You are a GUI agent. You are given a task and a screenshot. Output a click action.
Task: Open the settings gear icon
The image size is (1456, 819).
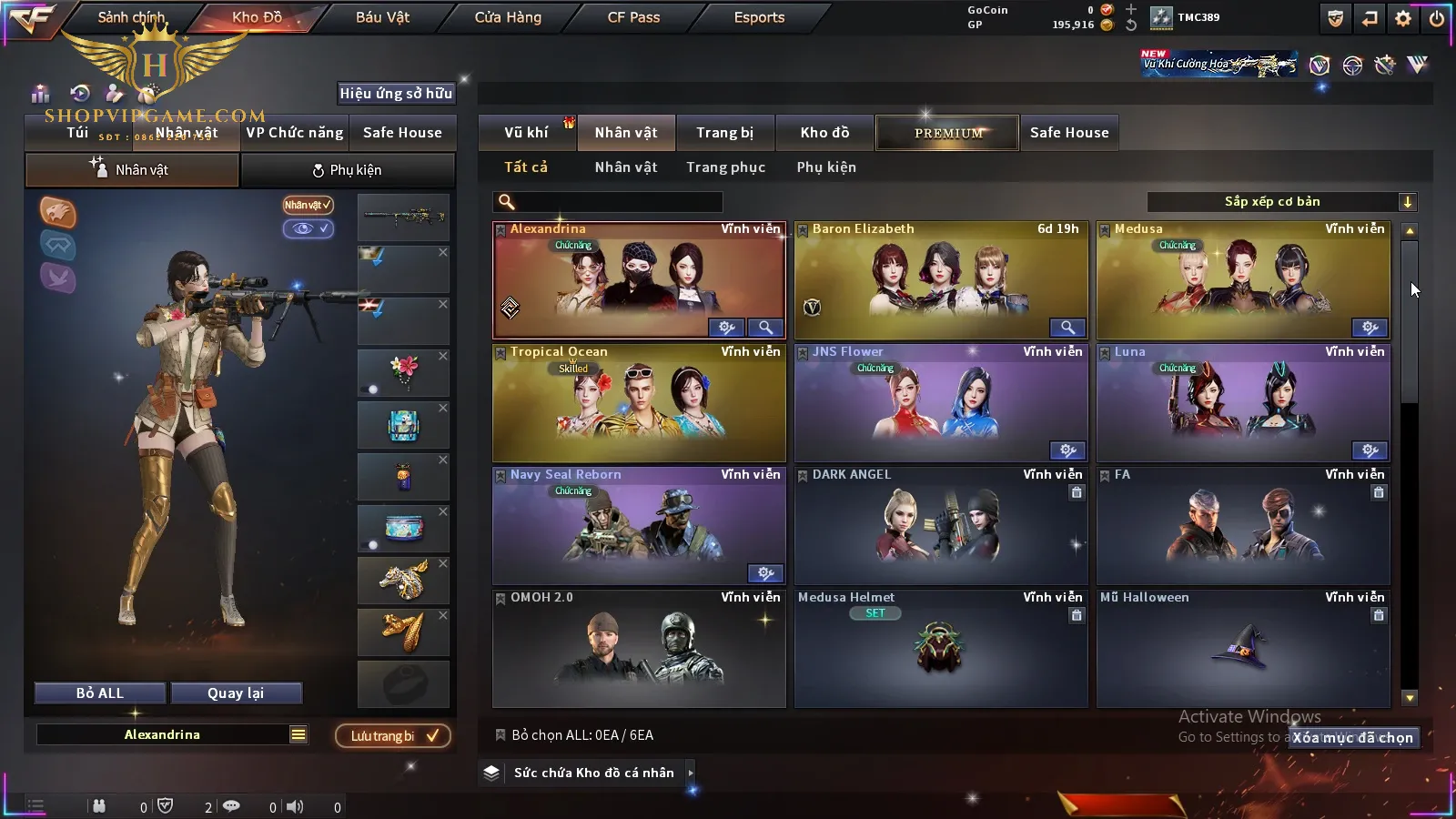[x=1403, y=18]
